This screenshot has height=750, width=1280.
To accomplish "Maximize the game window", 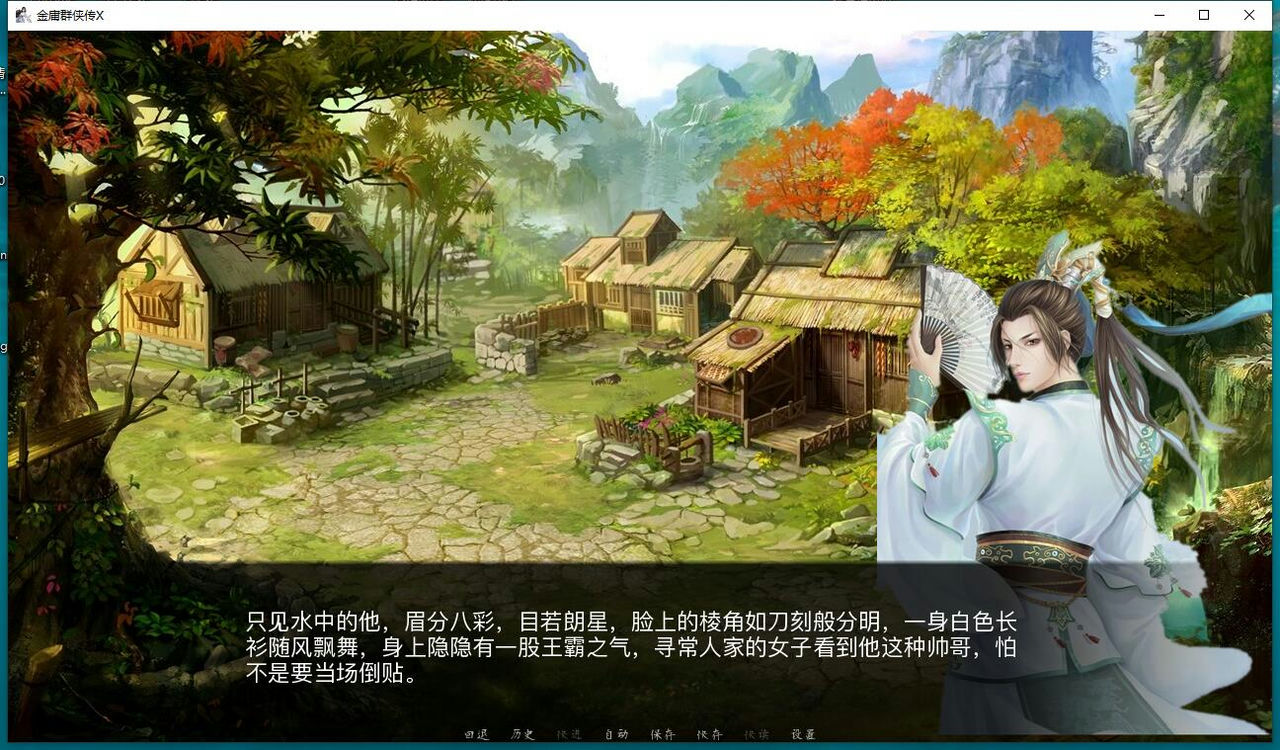I will pos(1203,15).
